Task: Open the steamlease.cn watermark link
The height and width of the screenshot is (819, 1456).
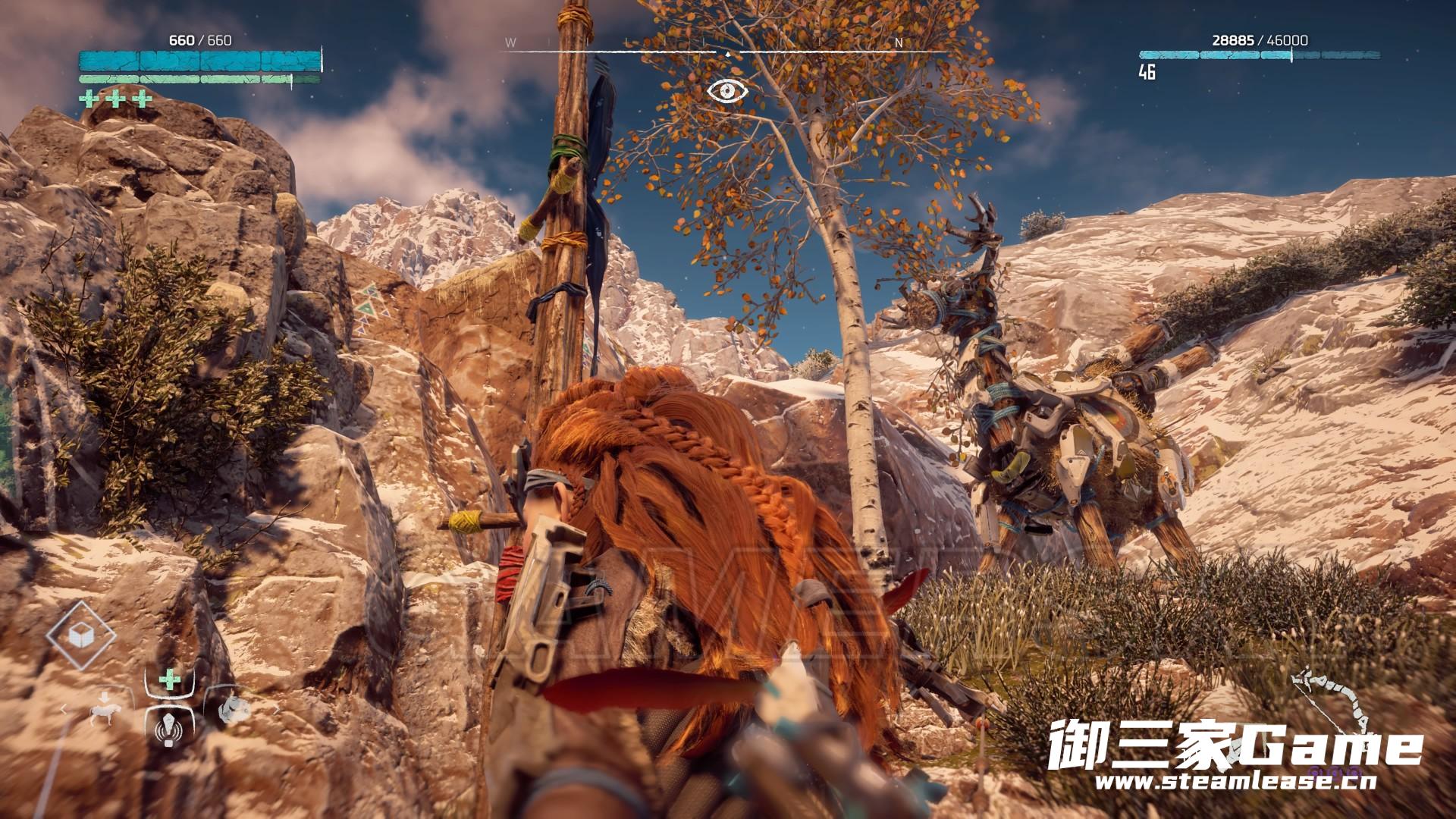Action: 1235,782
